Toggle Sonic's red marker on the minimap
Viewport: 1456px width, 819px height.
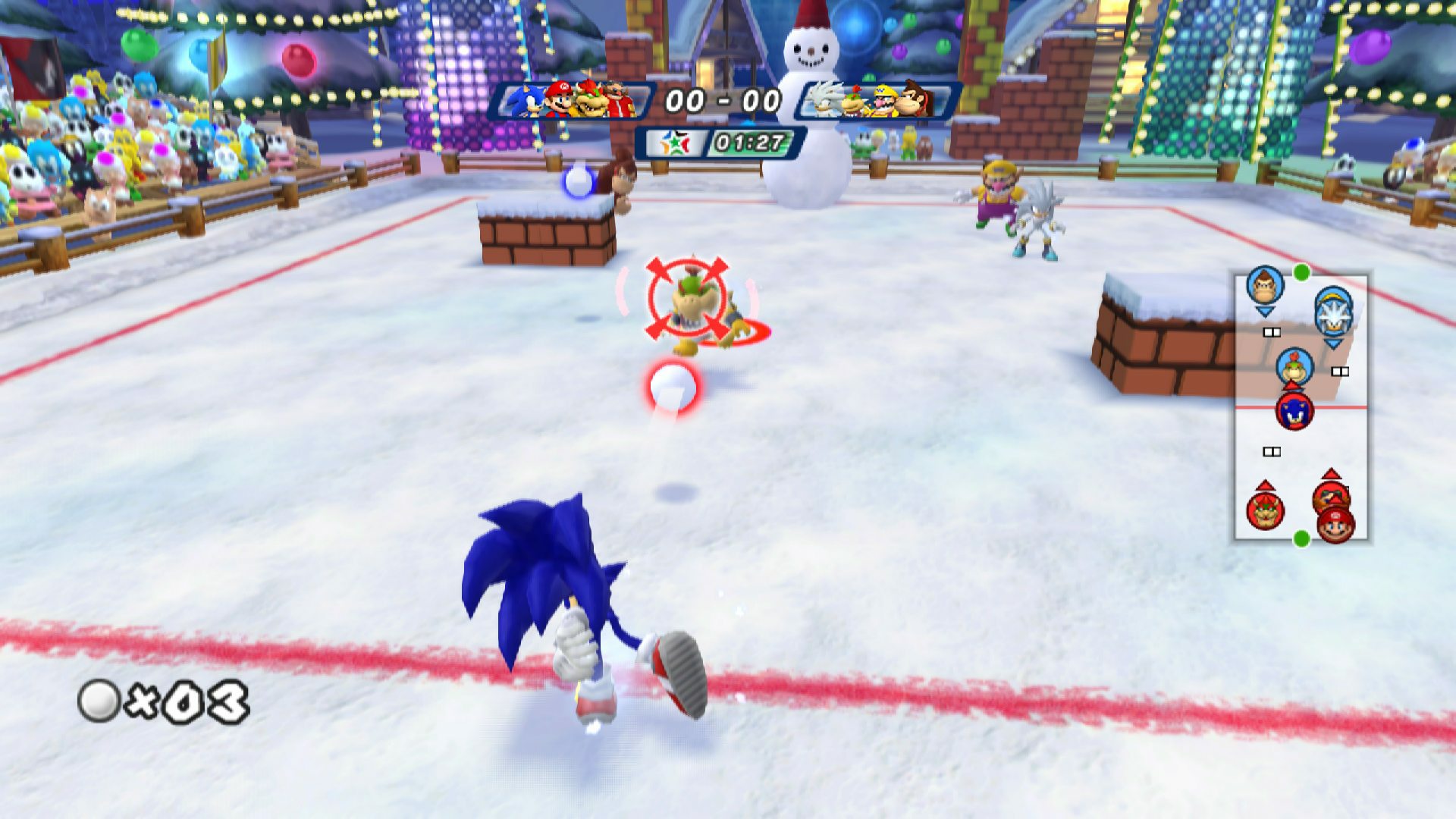tap(1294, 412)
